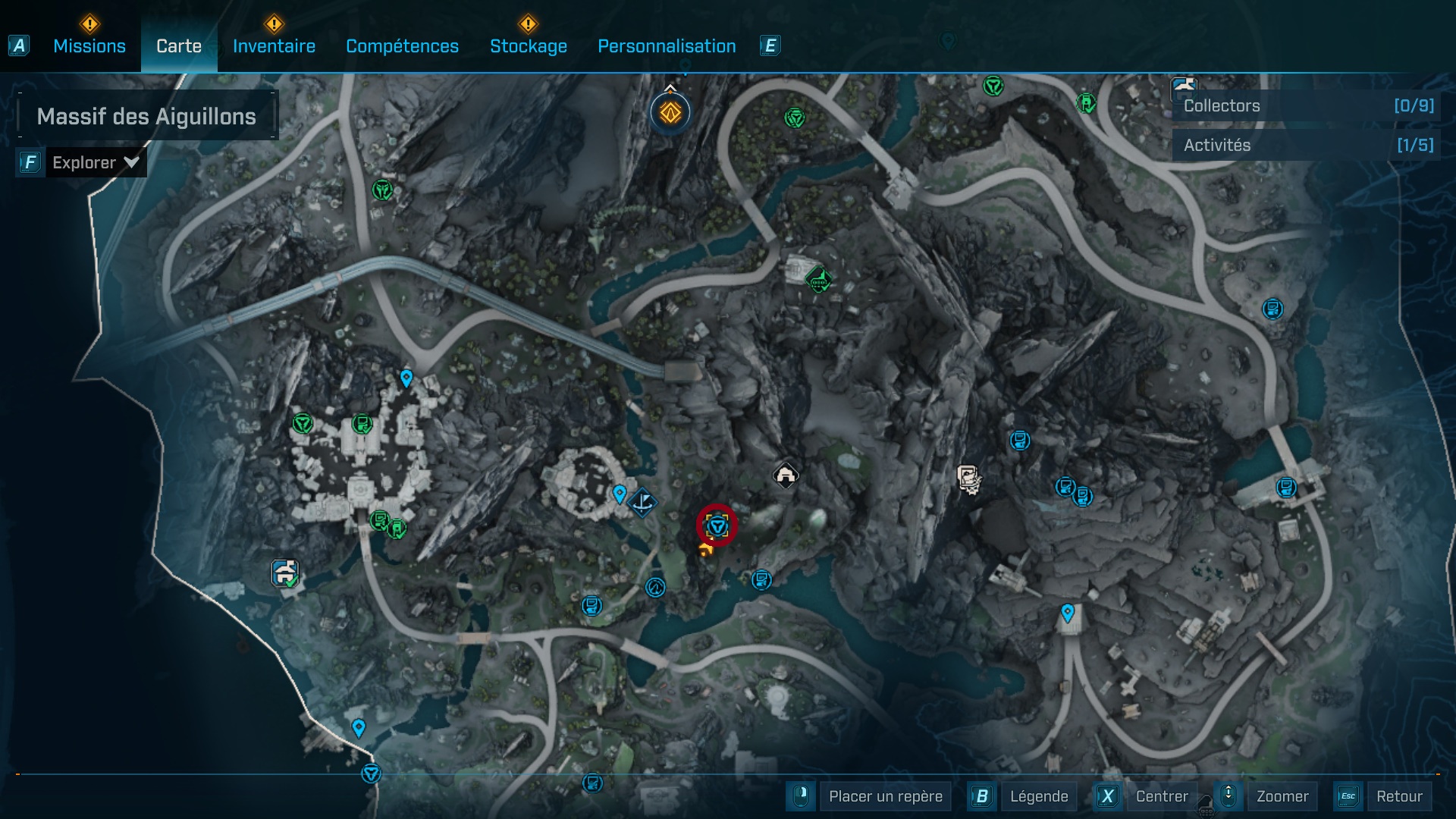This screenshot has width=1456, height=819.
Task: Select the anchor diamond map marker
Action: [642, 502]
